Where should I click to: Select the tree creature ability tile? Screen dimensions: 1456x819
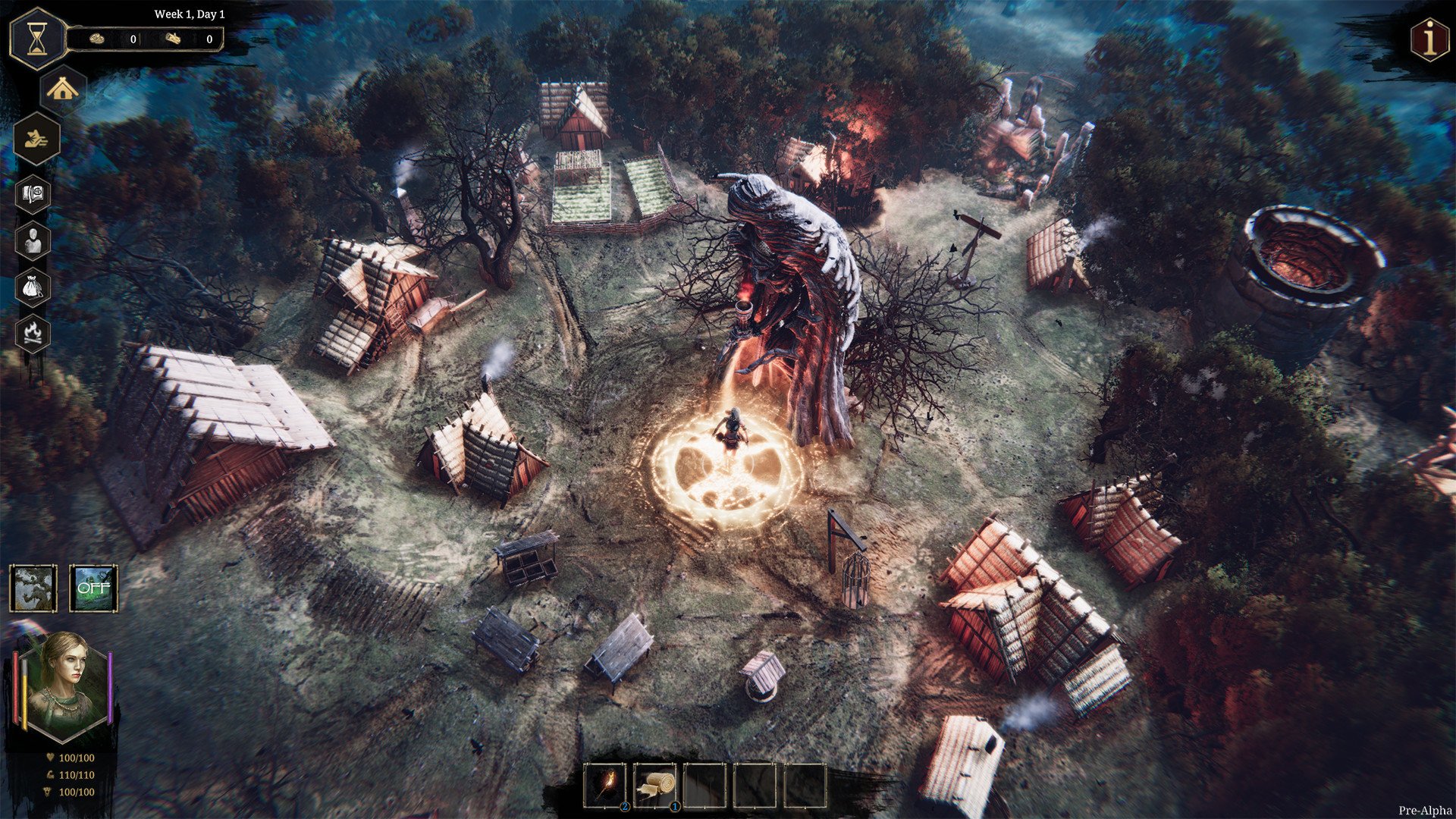click(33, 588)
